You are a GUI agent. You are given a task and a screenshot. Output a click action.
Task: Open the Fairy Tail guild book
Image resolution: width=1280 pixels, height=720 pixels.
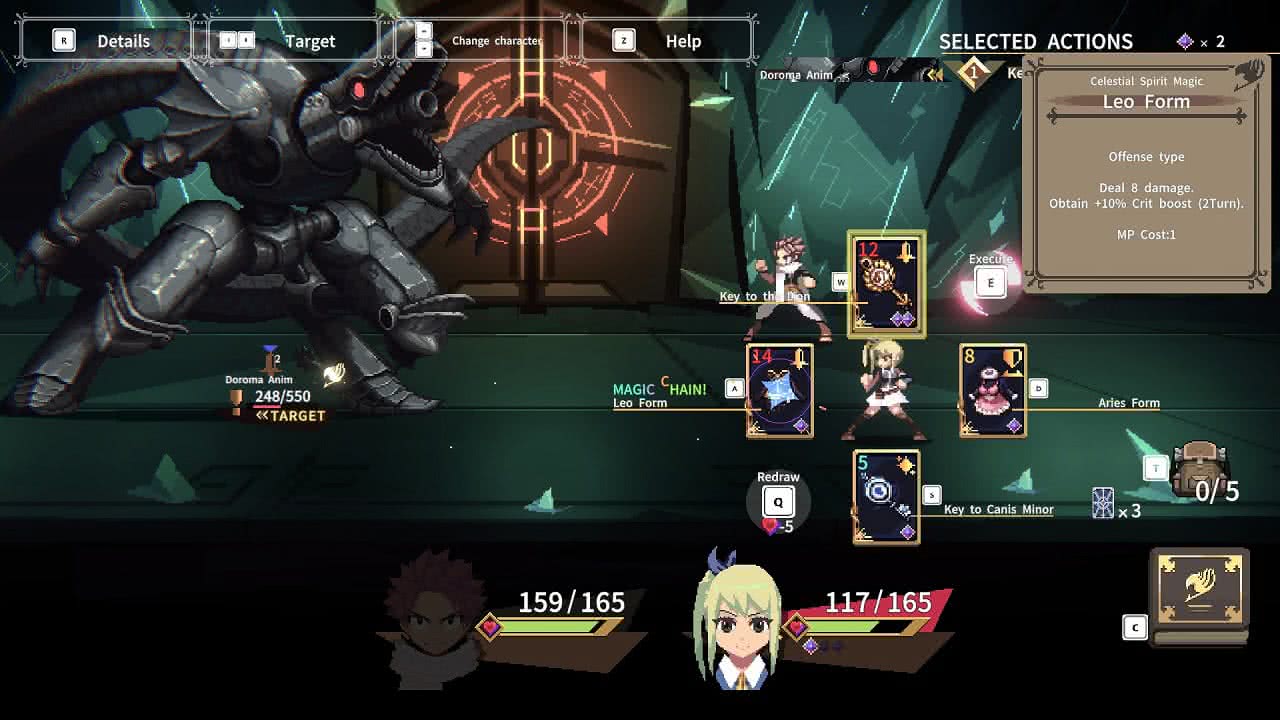point(1199,597)
